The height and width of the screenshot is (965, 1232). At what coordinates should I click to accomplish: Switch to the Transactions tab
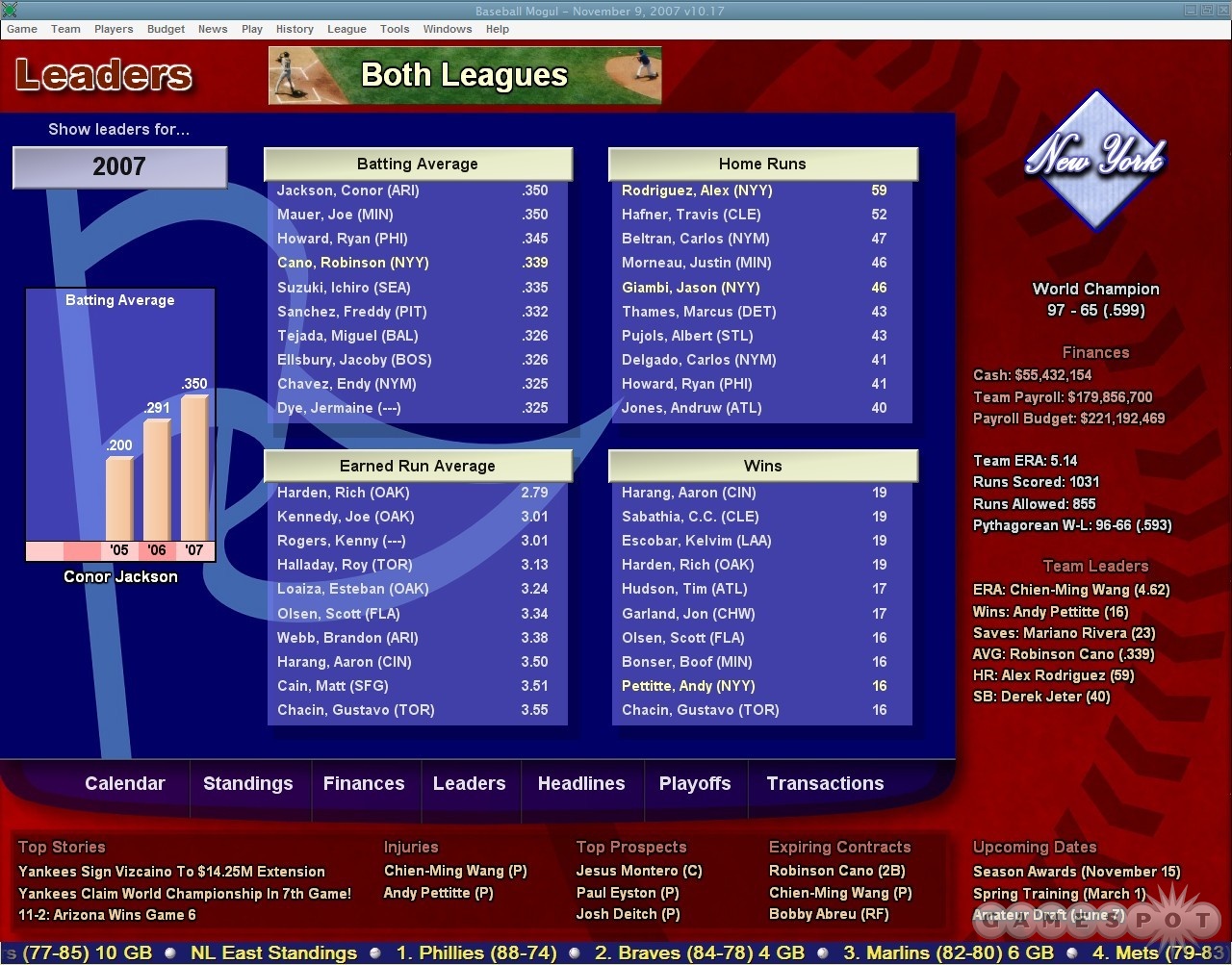pos(825,783)
